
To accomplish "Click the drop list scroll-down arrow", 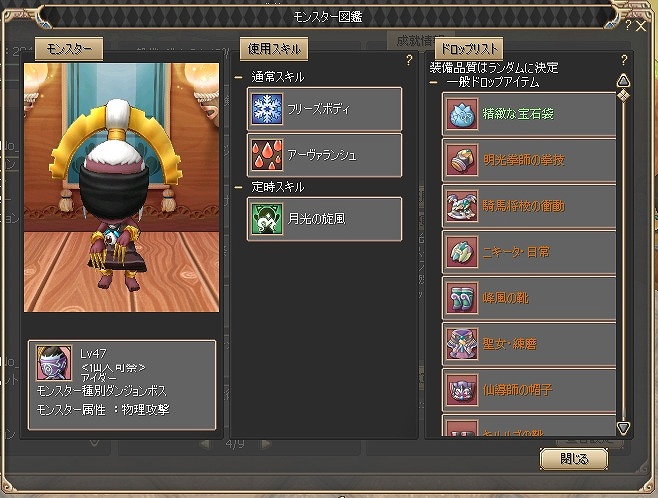I will click(622, 427).
